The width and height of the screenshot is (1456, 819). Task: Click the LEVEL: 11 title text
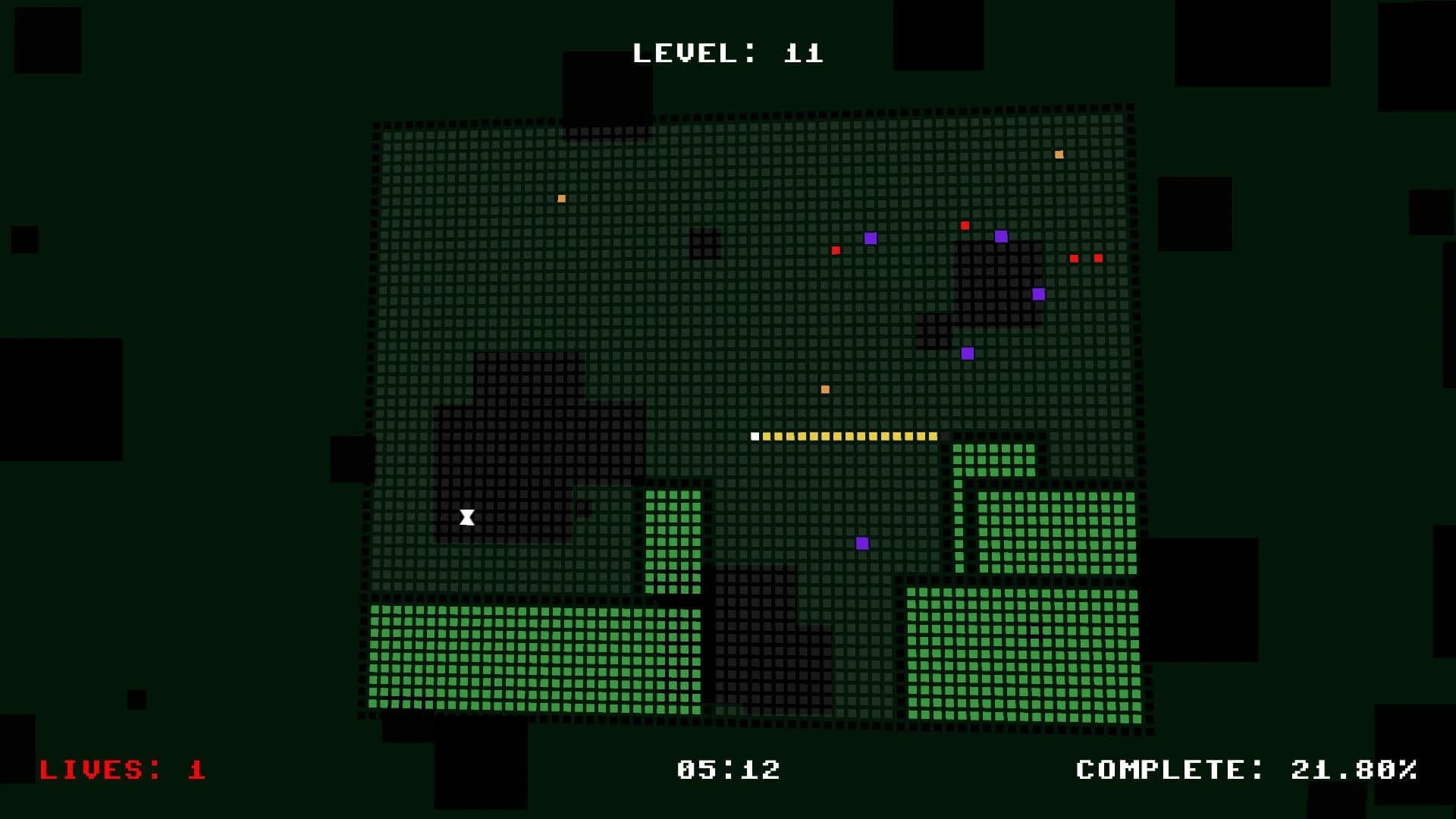[727, 52]
